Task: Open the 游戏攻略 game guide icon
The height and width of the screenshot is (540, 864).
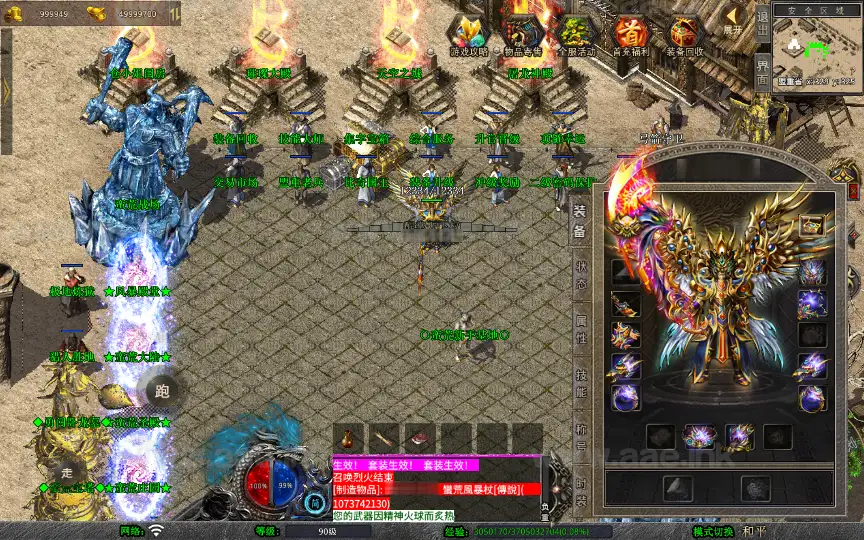Action: [x=469, y=35]
